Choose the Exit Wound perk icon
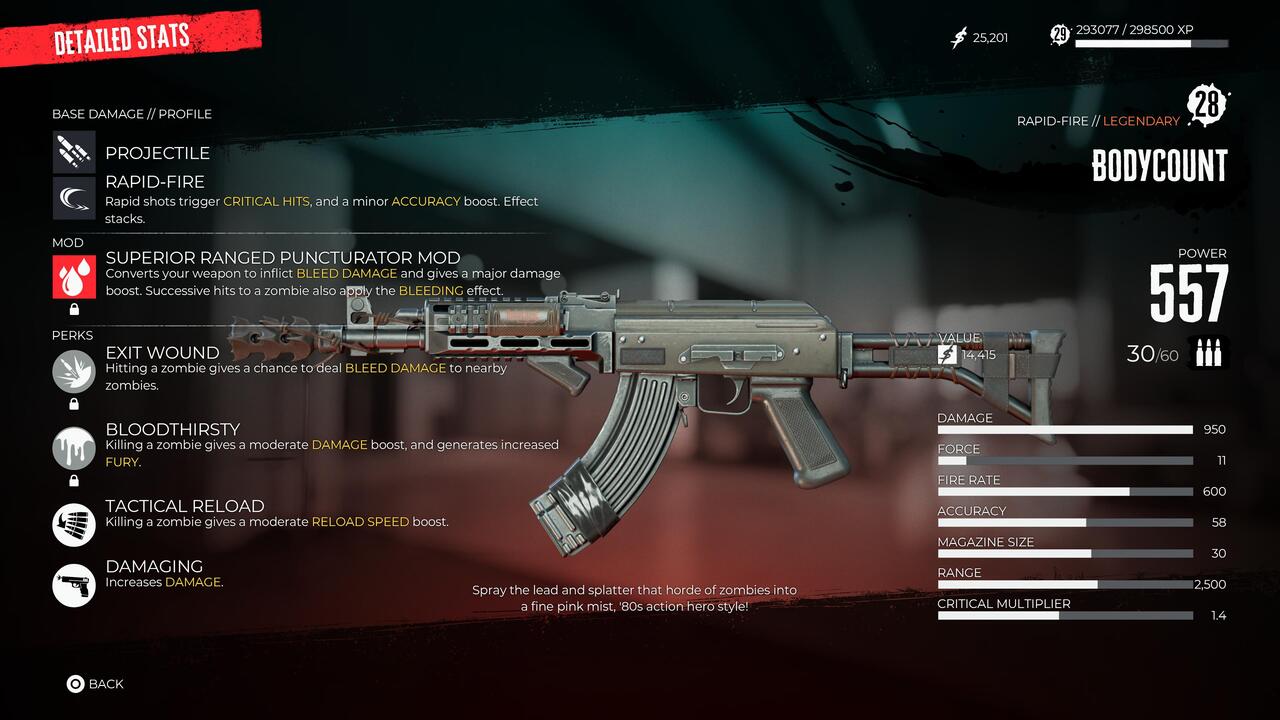 click(74, 371)
